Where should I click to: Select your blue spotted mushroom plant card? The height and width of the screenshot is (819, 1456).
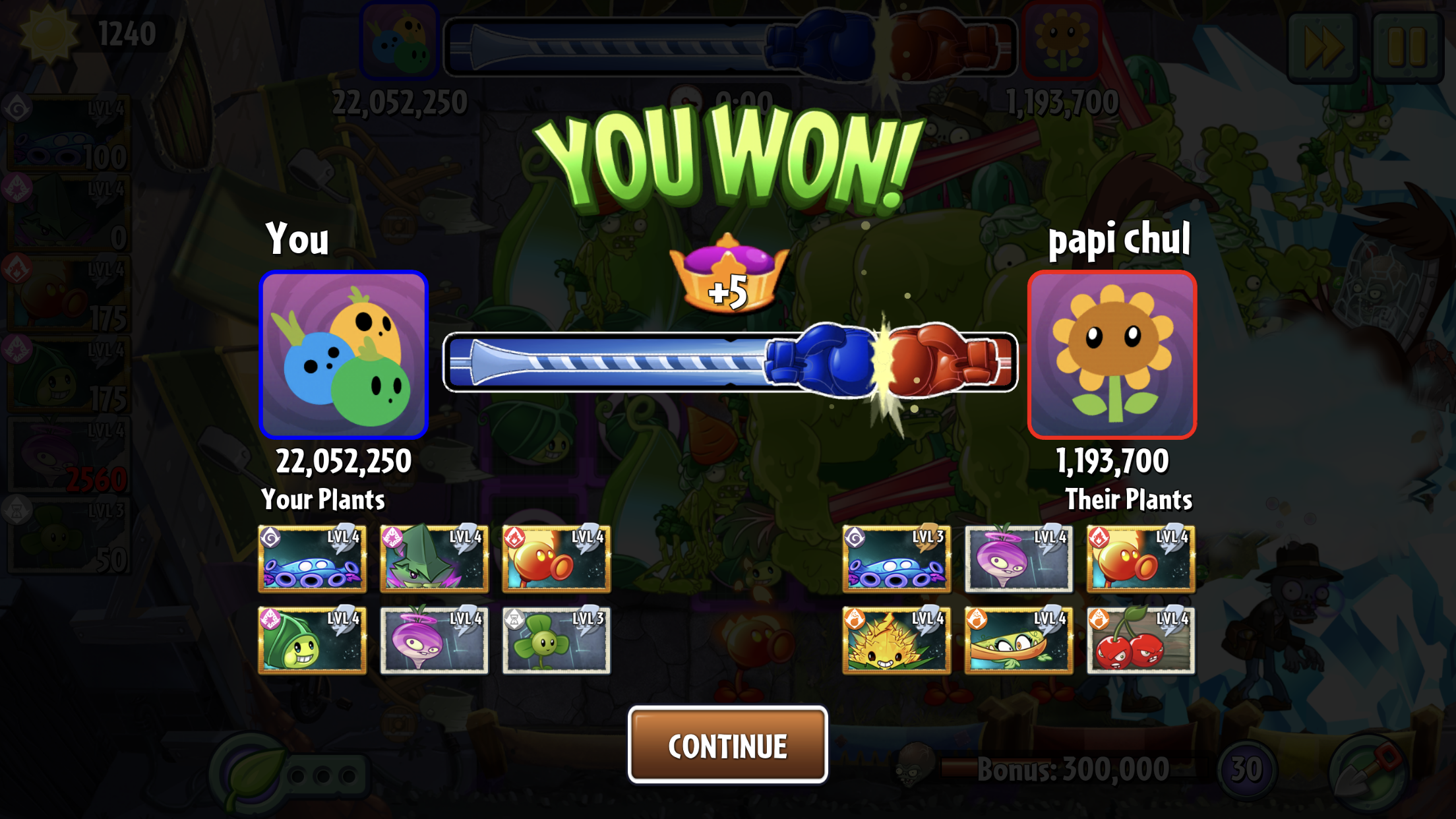(312, 559)
